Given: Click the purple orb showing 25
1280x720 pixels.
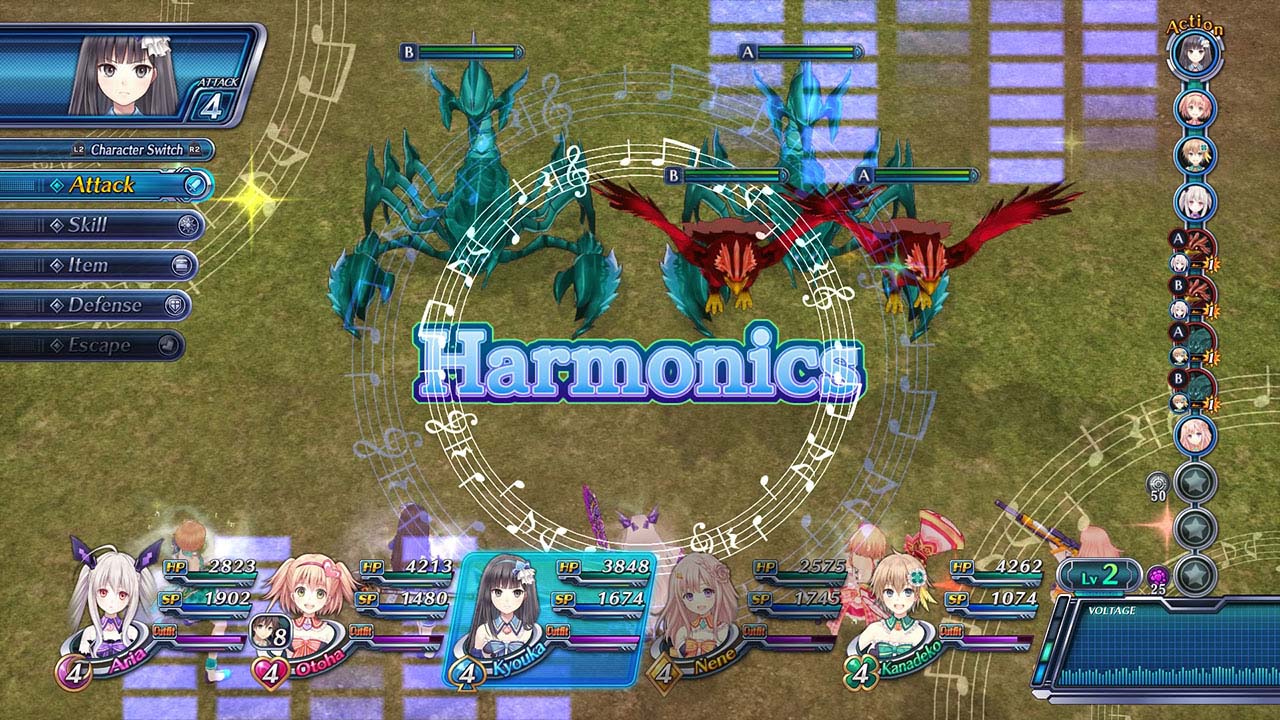Looking at the screenshot, I should (x=1158, y=575).
